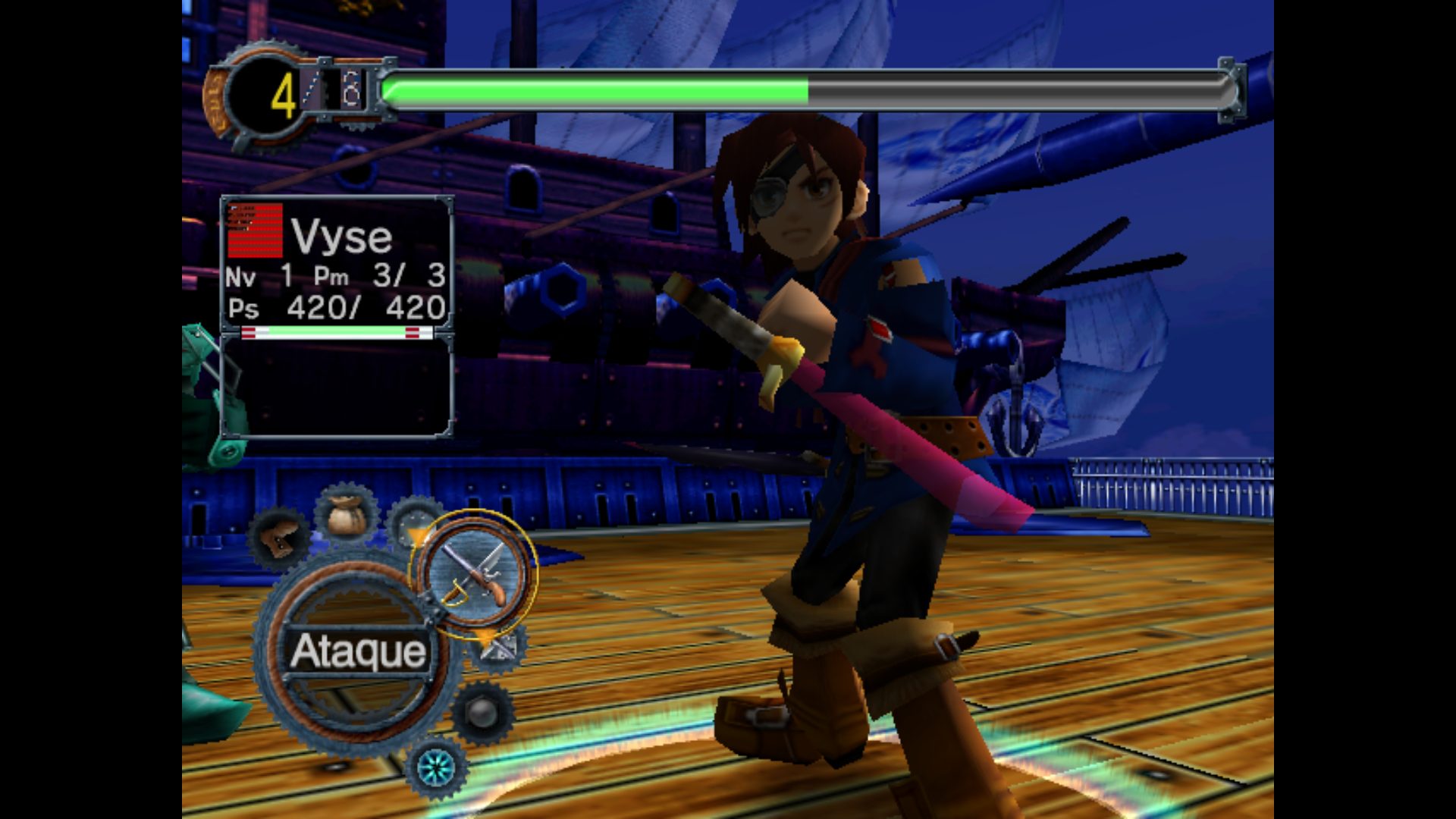This screenshot has height=819, width=1456.
Task: Activate the cyan crystal magic command
Action: coord(436,767)
